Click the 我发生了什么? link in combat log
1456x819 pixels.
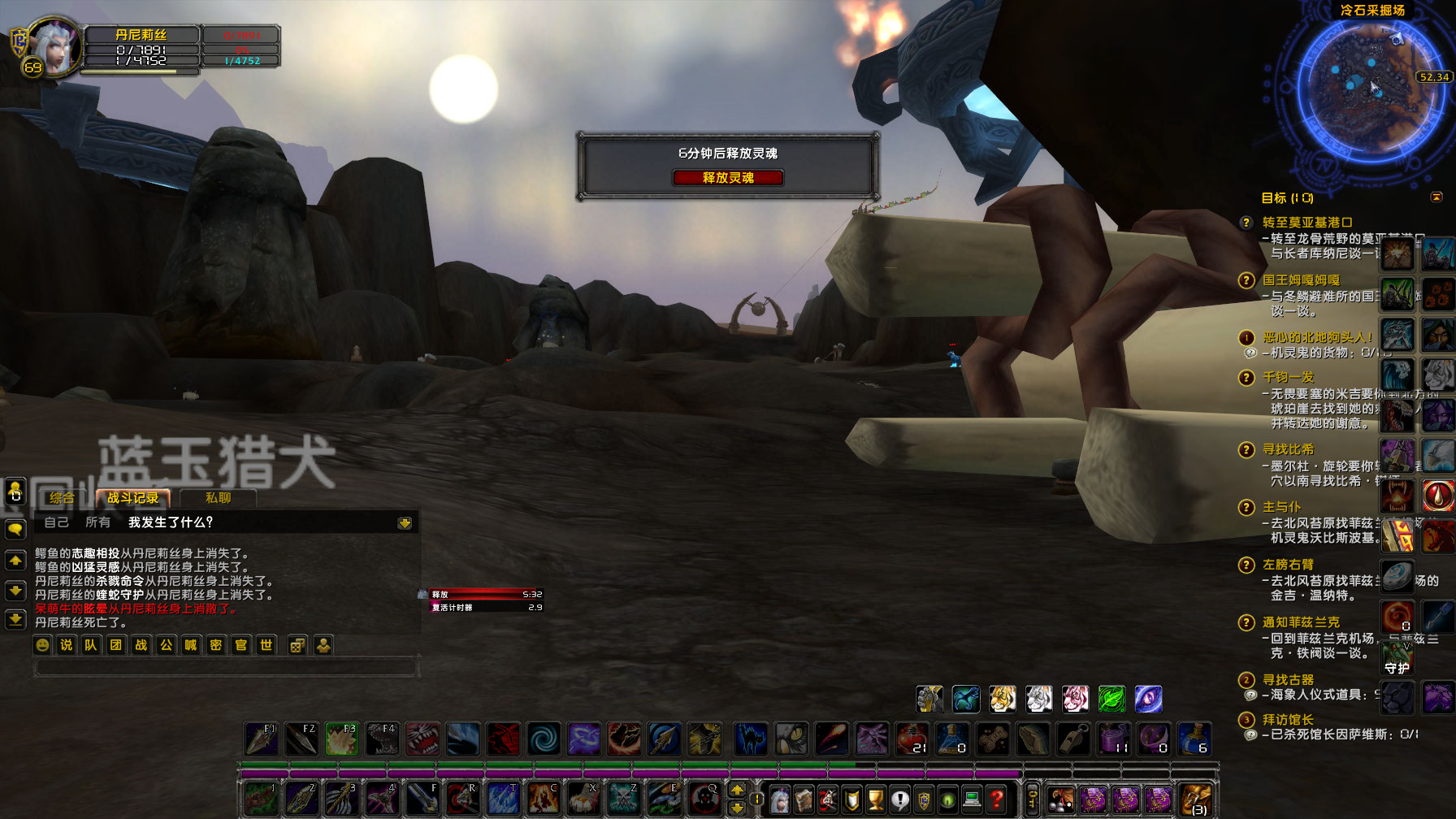click(x=170, y=523)
